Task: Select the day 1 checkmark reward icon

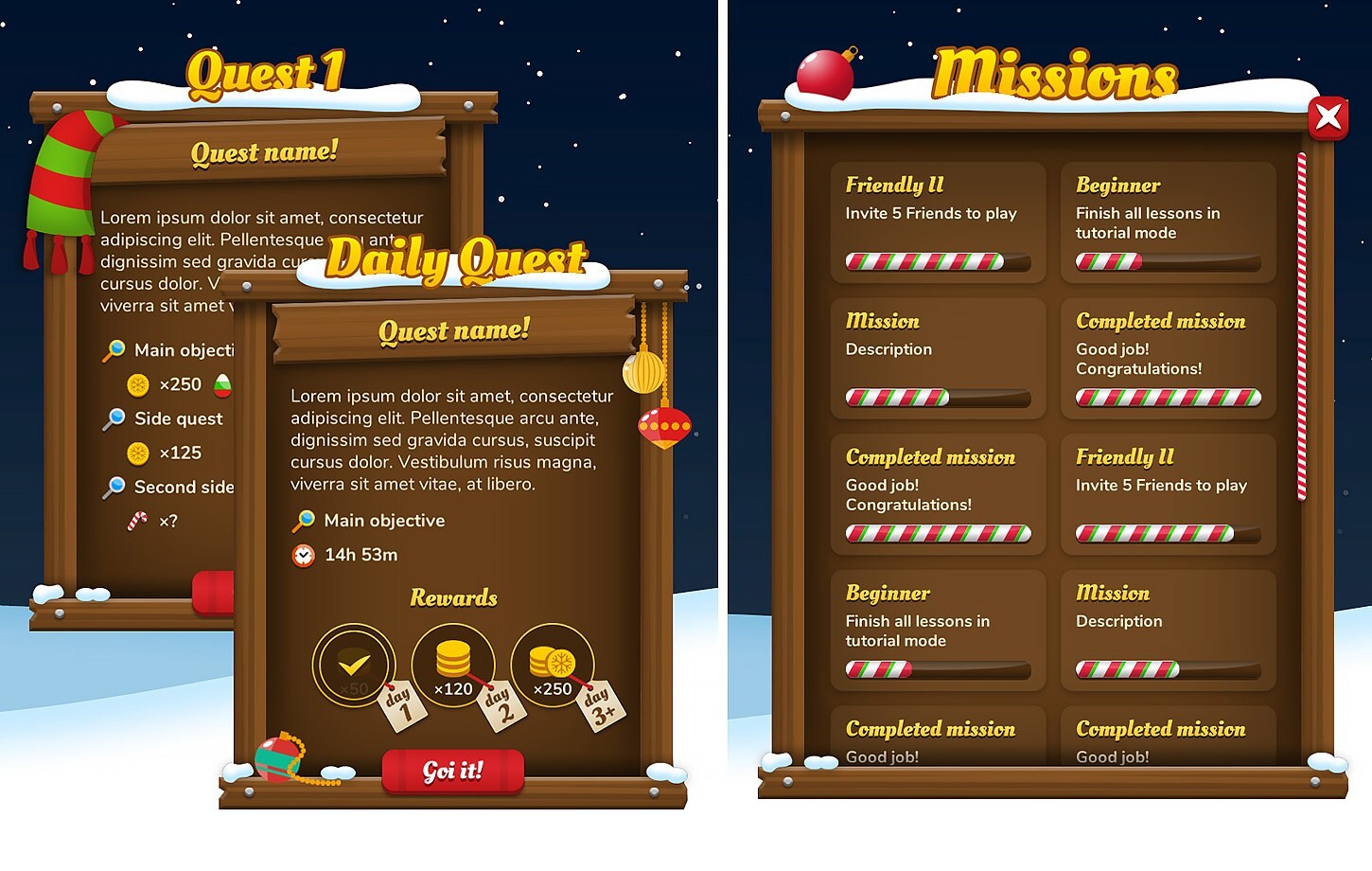Action: coord(355,663)
